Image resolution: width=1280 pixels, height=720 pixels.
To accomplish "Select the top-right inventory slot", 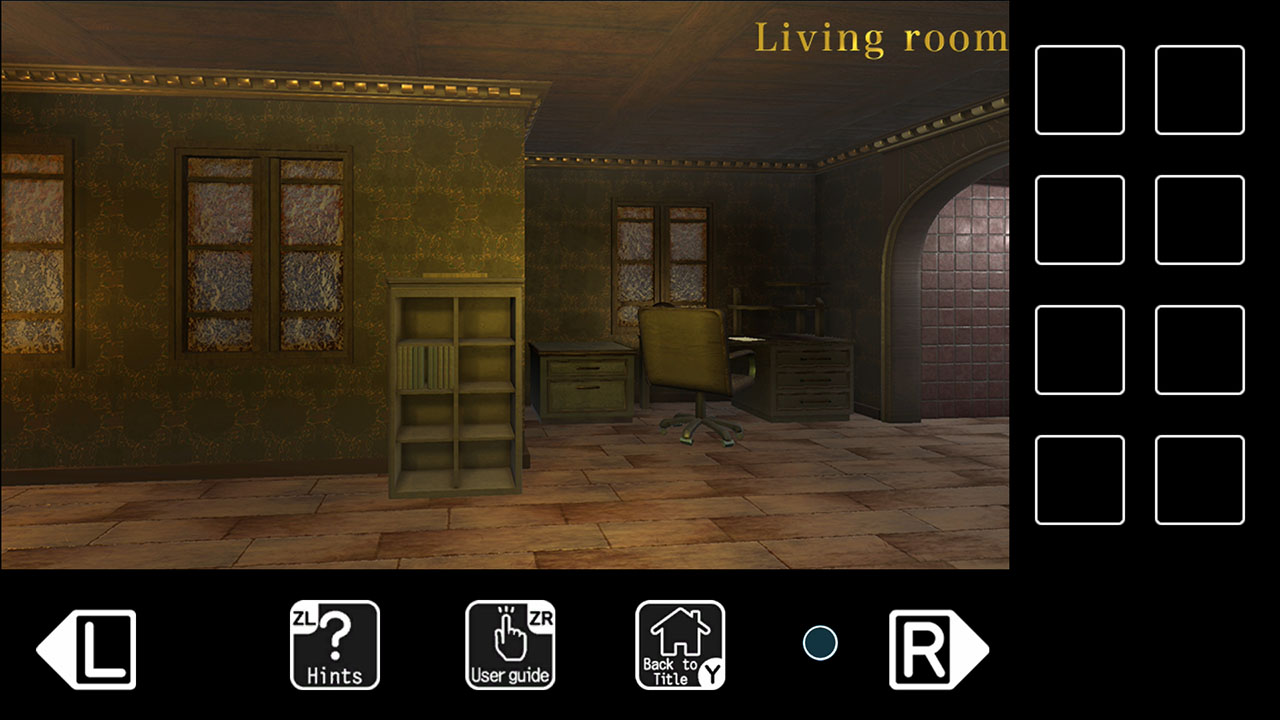I will (x=1199, y=88).
